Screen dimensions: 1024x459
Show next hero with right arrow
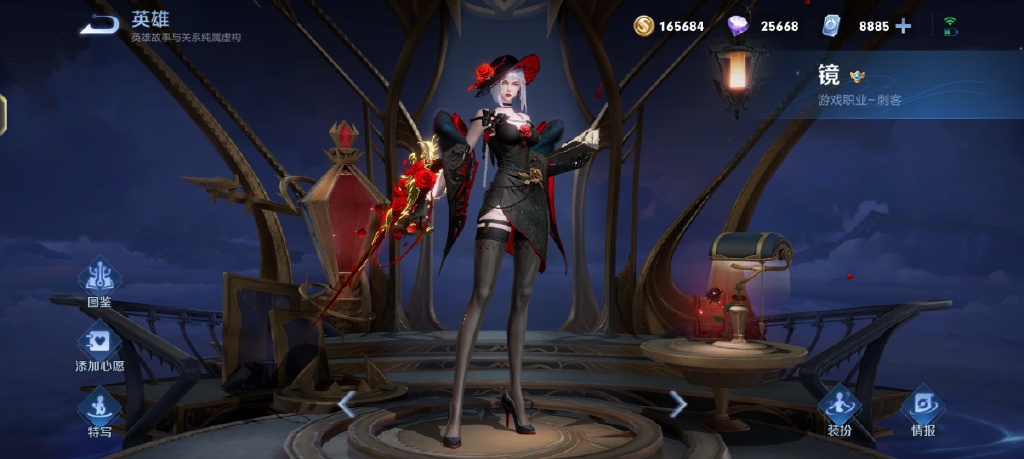coord(678,404)
